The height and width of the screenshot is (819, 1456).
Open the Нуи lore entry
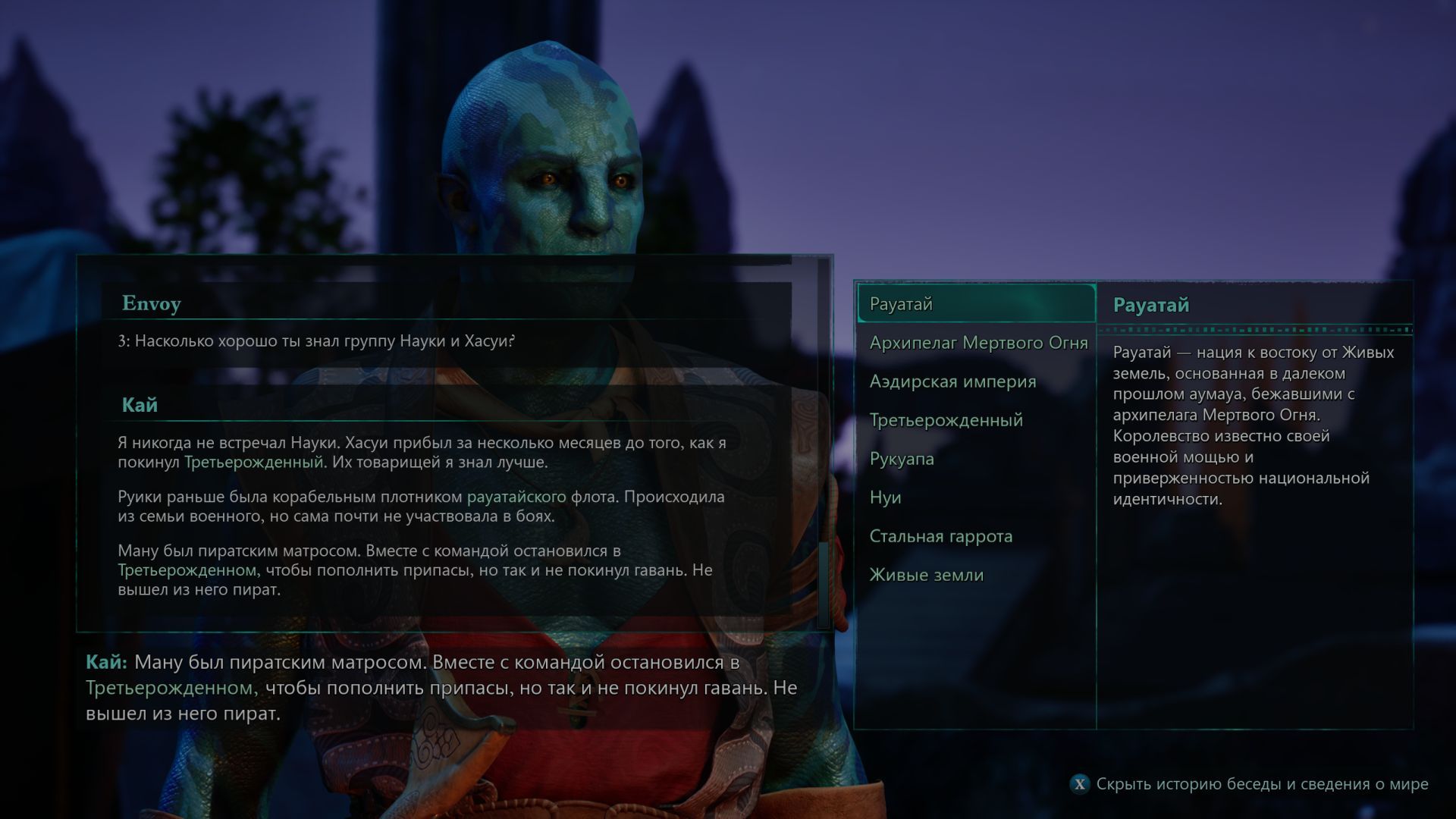[885, 497]
